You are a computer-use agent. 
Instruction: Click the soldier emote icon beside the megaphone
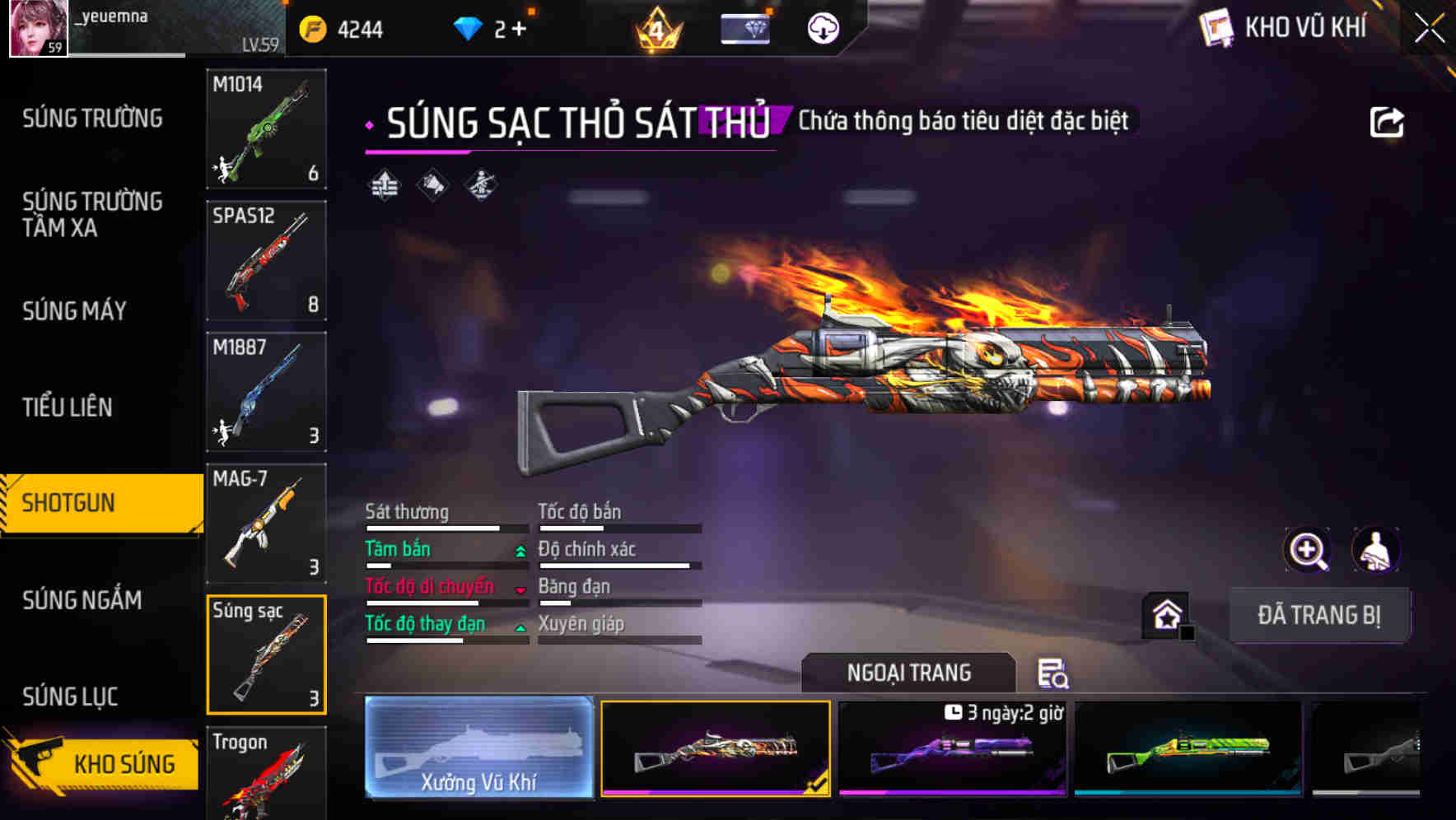480,187
